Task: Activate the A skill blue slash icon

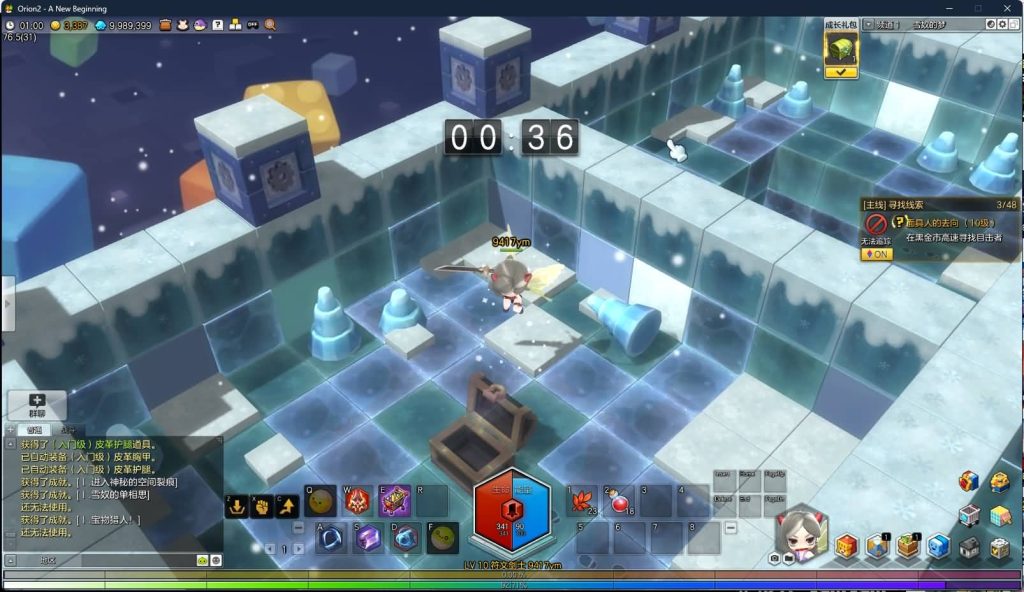Action: coord(331,538)
